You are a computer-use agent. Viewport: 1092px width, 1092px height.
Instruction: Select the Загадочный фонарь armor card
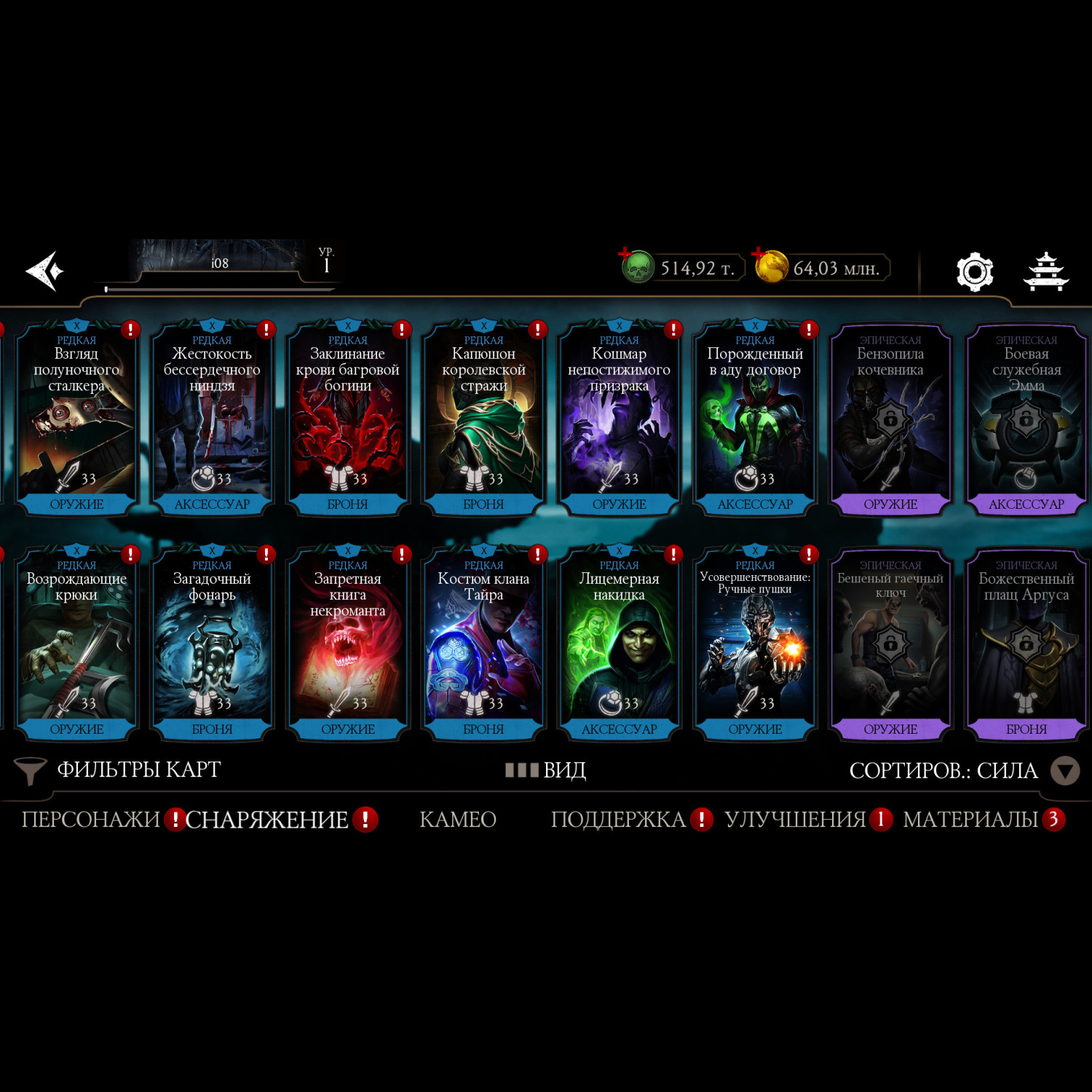[x=212, y=644]
